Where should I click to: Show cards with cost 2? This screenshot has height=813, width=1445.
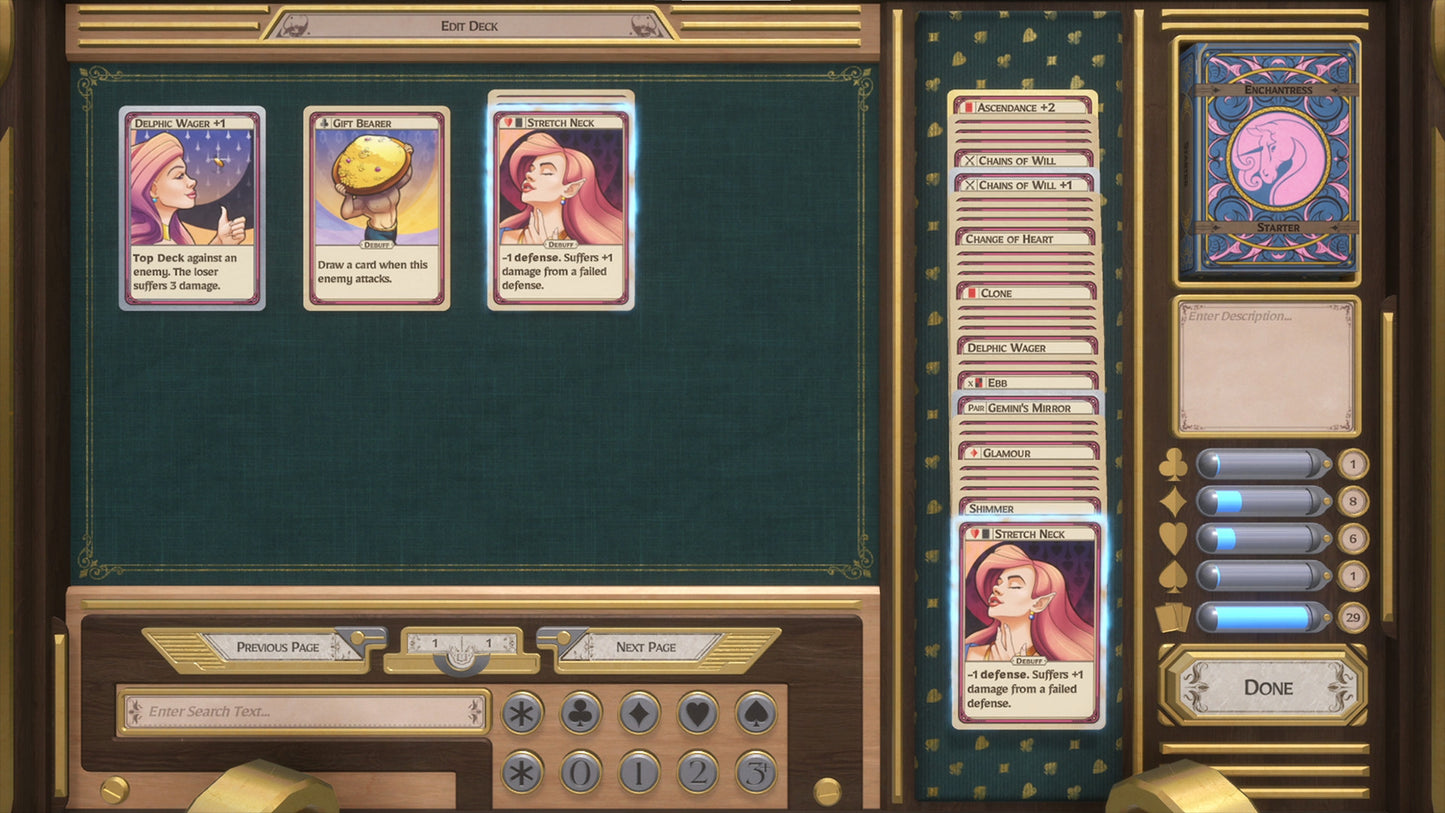698,772
